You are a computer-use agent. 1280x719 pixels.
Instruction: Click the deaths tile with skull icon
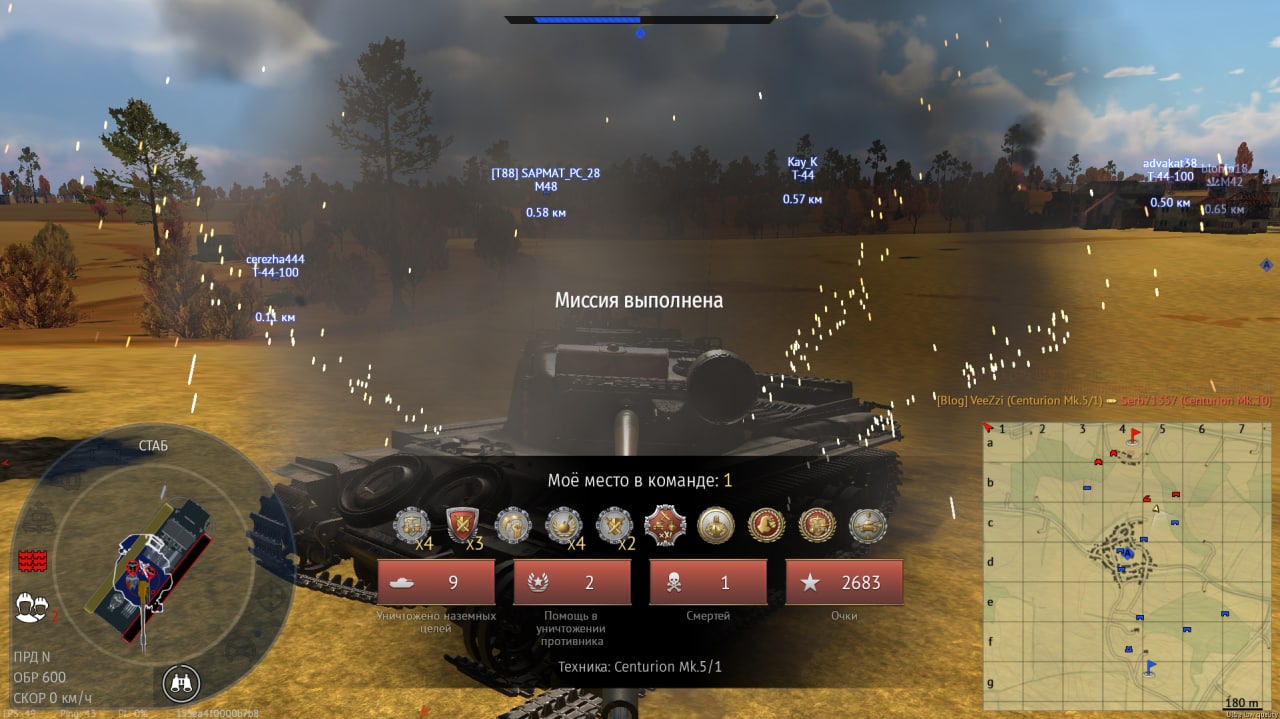tap(708, 582)
